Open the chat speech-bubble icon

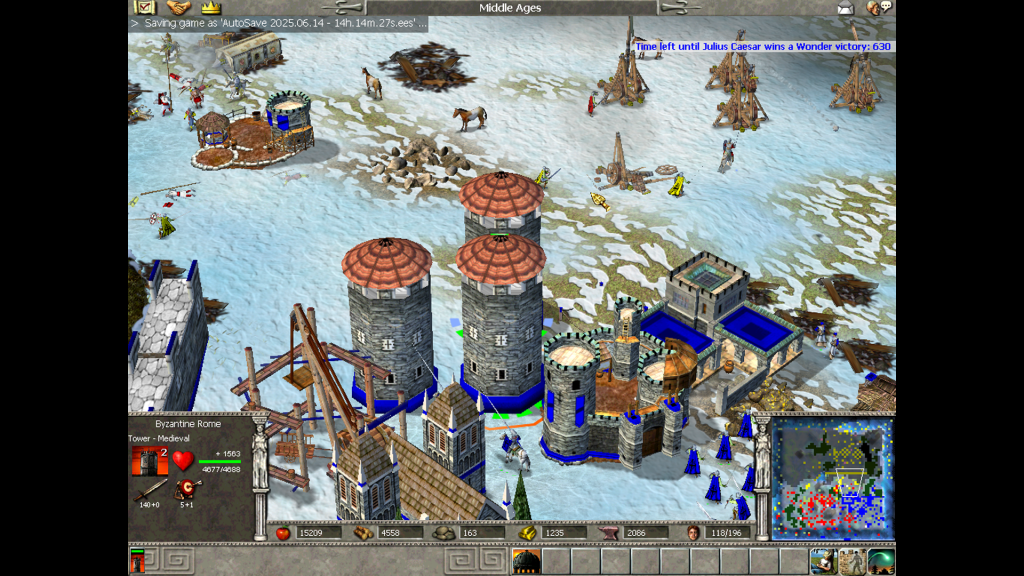[x=879, y=8]
